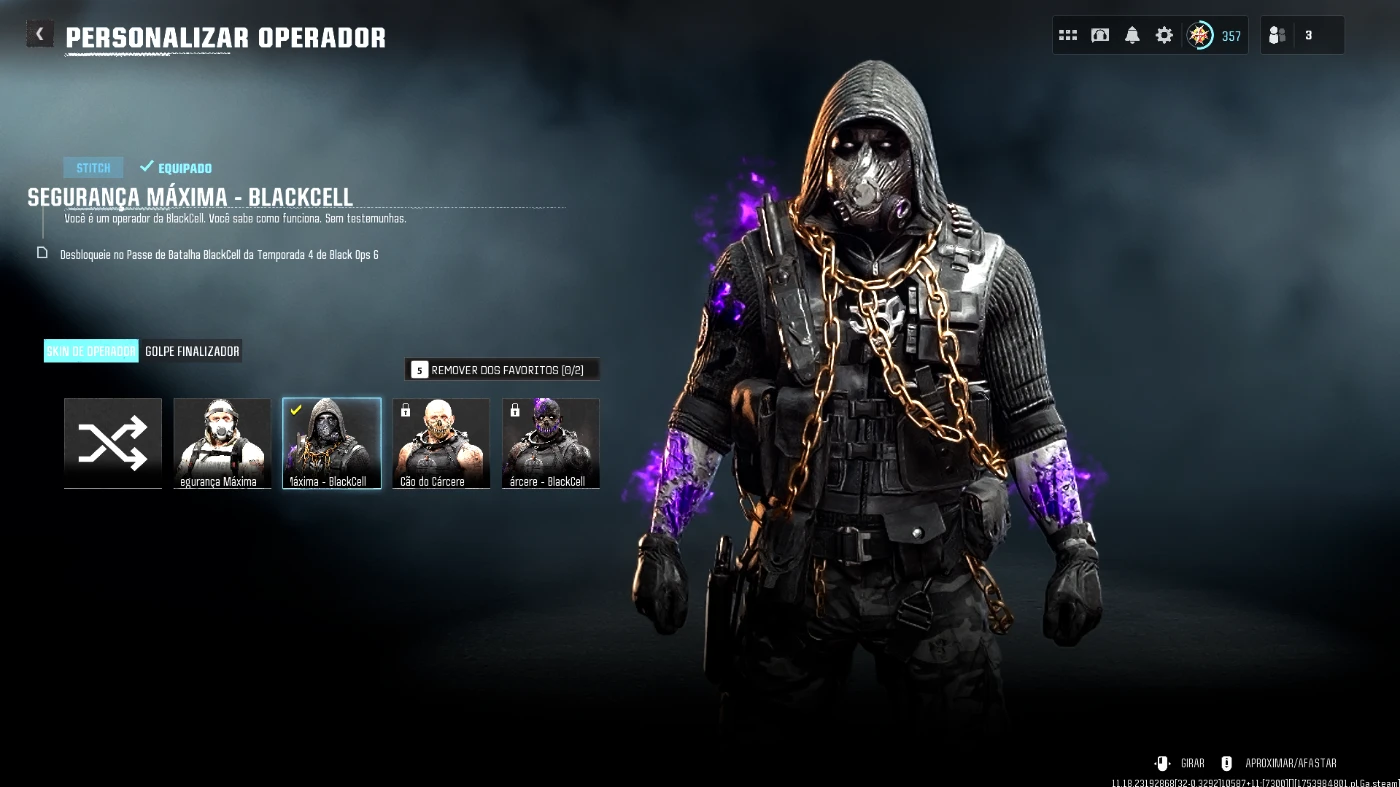This screenshot has width=1400, height=787.
Task: Click Remover dos Favoritos button
Action: coord(502,370)
